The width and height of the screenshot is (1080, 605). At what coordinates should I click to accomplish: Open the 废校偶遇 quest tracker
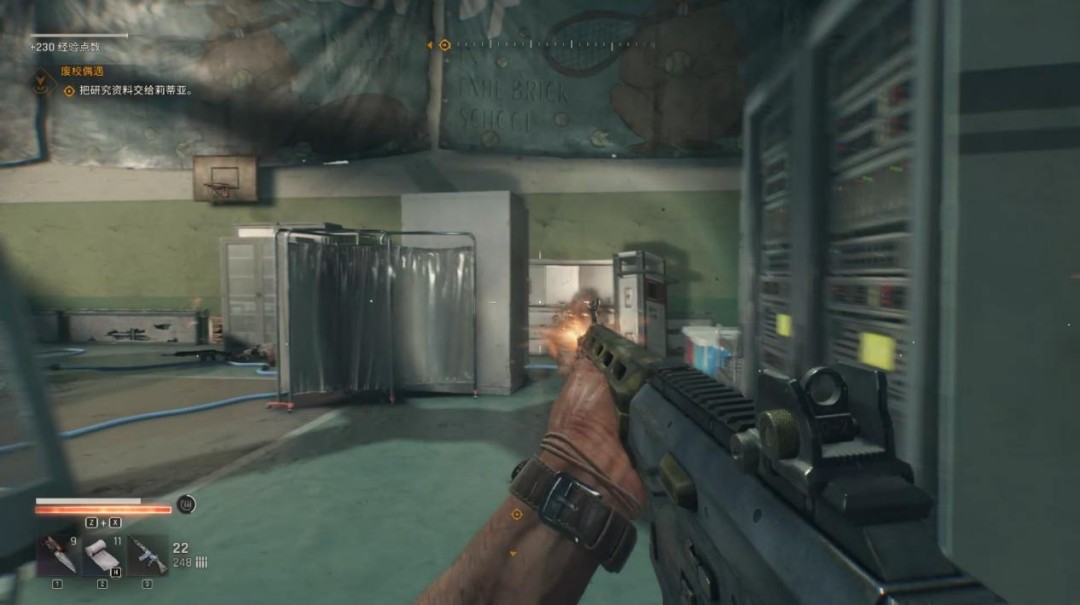85,71
